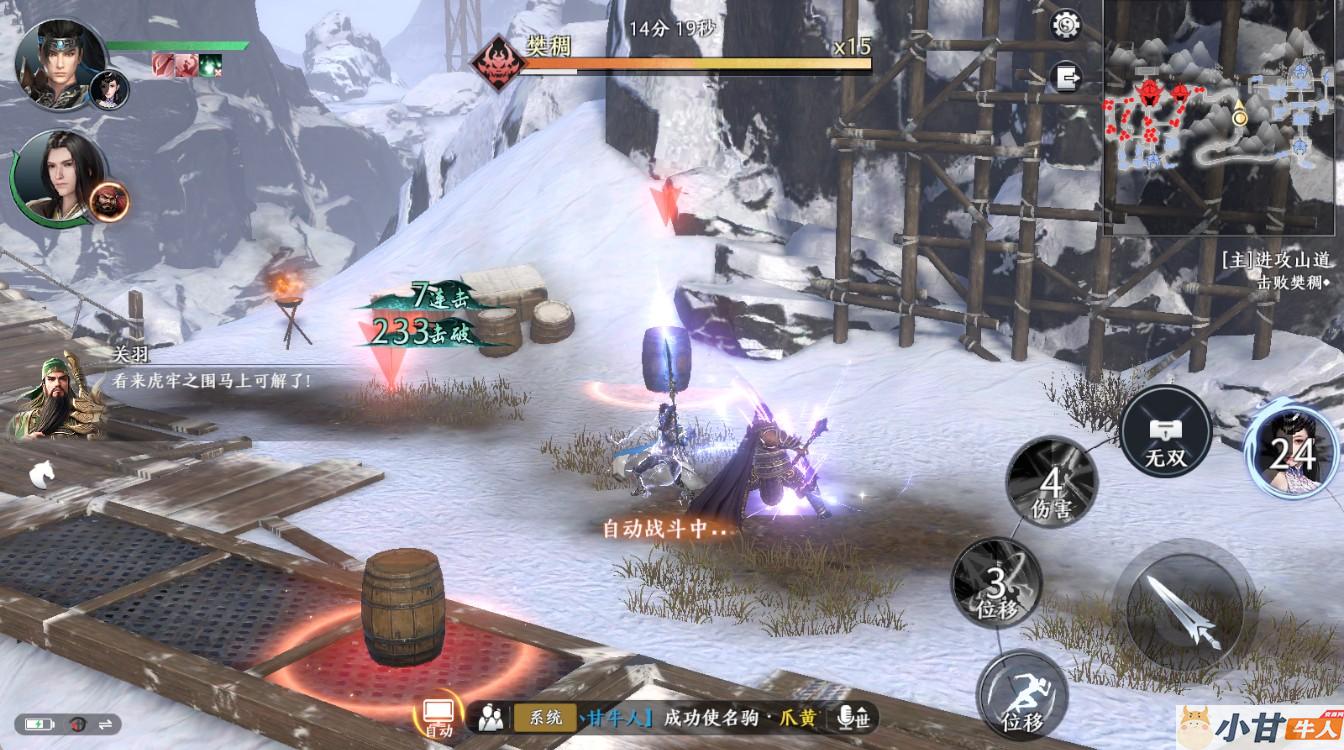Open the minimap
The image size is (1344, 750).
coord(1222,118)
